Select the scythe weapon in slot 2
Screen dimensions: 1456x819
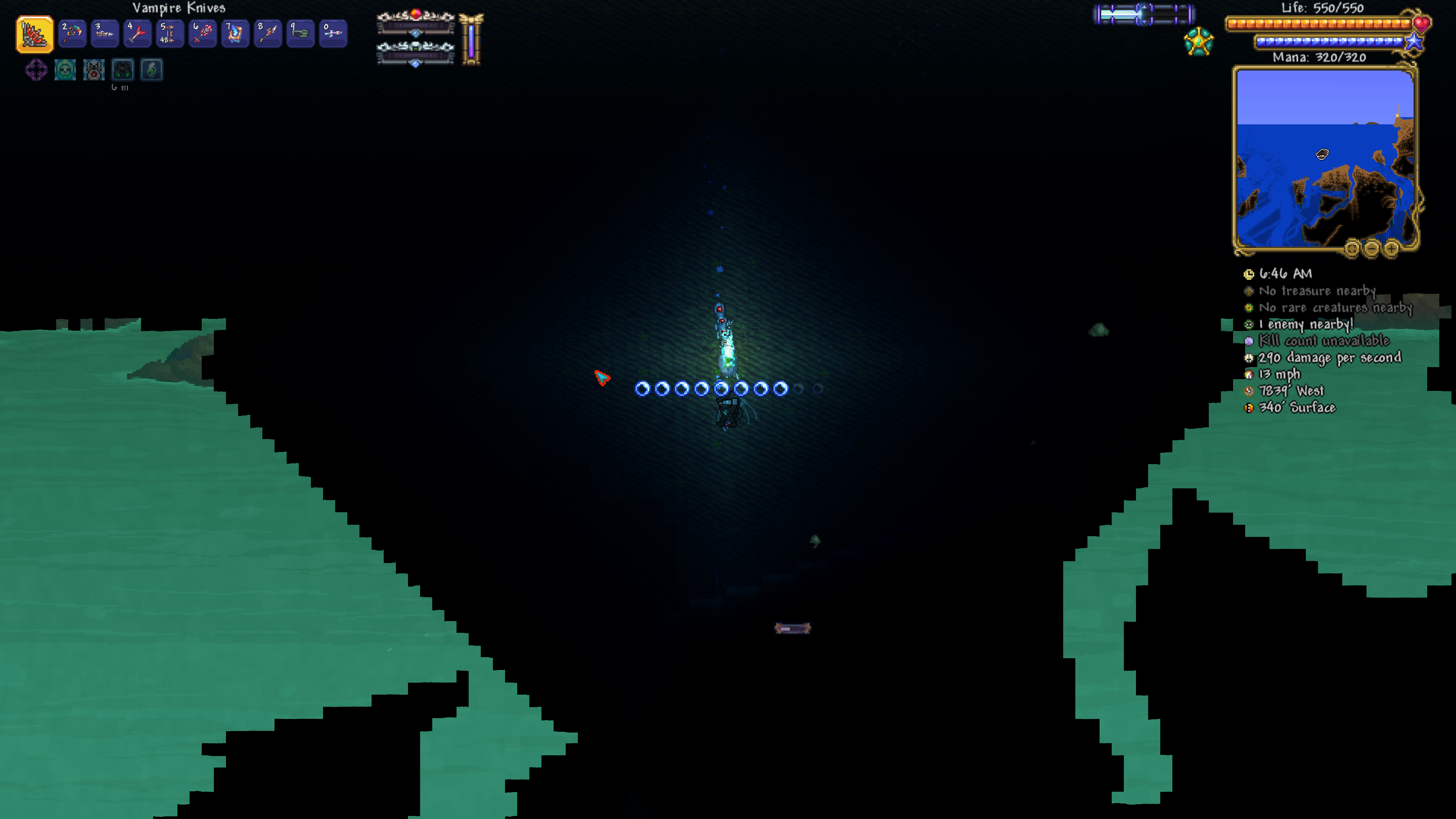[72, 34]
